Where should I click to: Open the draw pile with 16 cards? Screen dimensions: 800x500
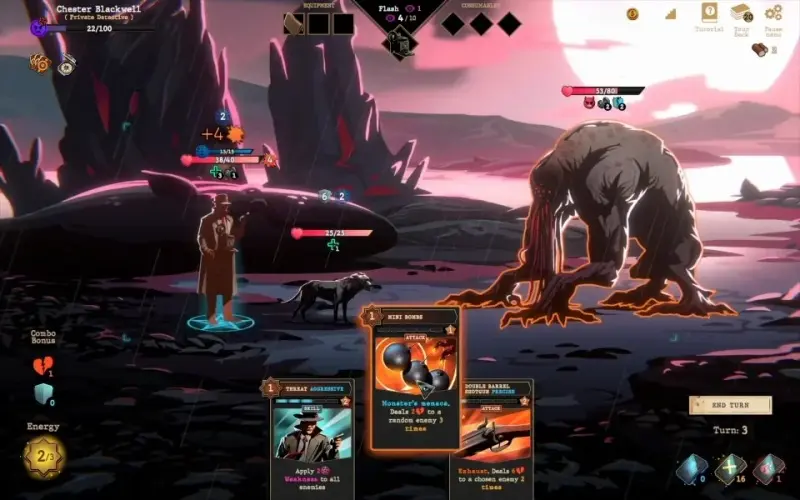click(x=732, y=468)
